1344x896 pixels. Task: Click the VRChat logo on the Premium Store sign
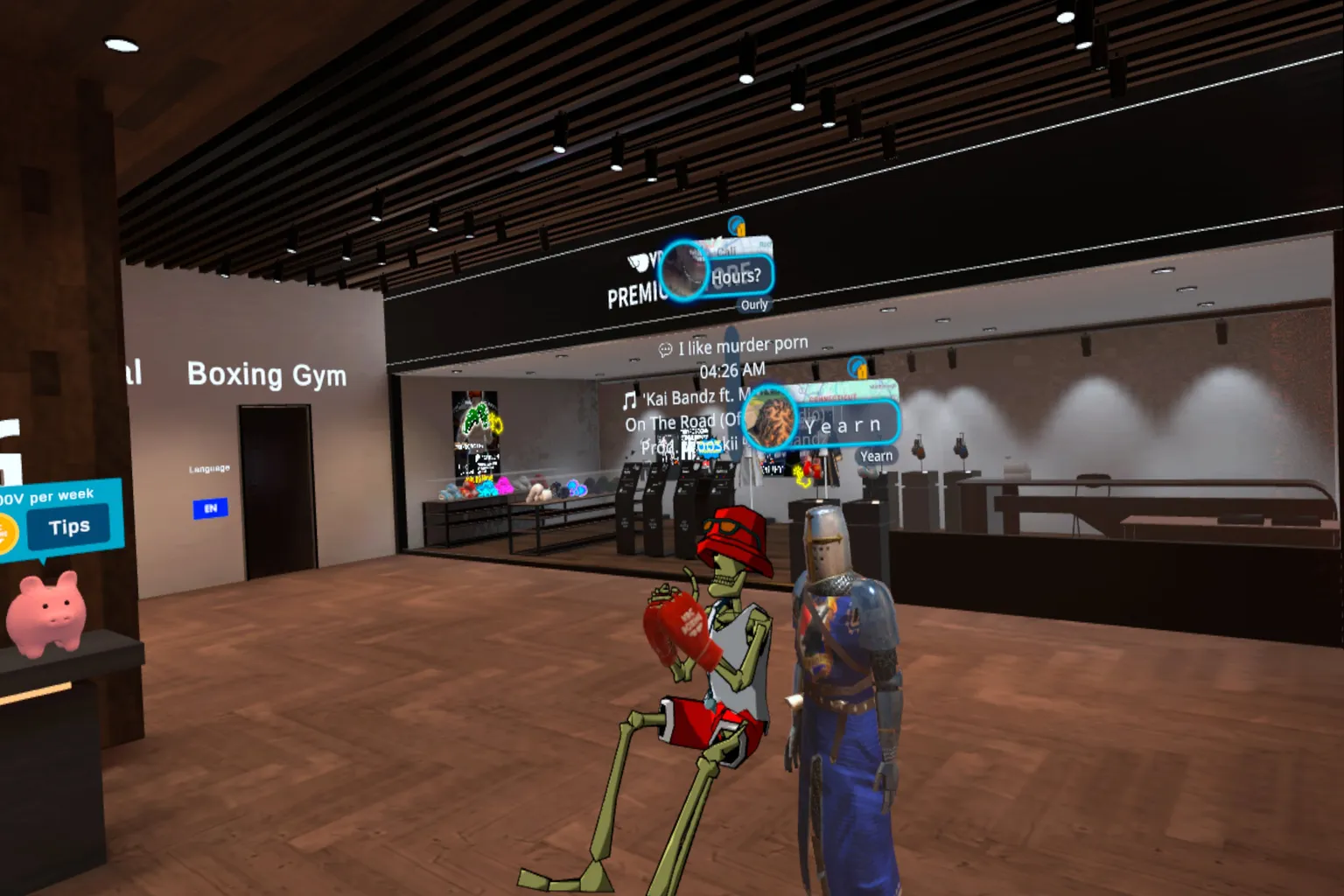pos(637,261)
